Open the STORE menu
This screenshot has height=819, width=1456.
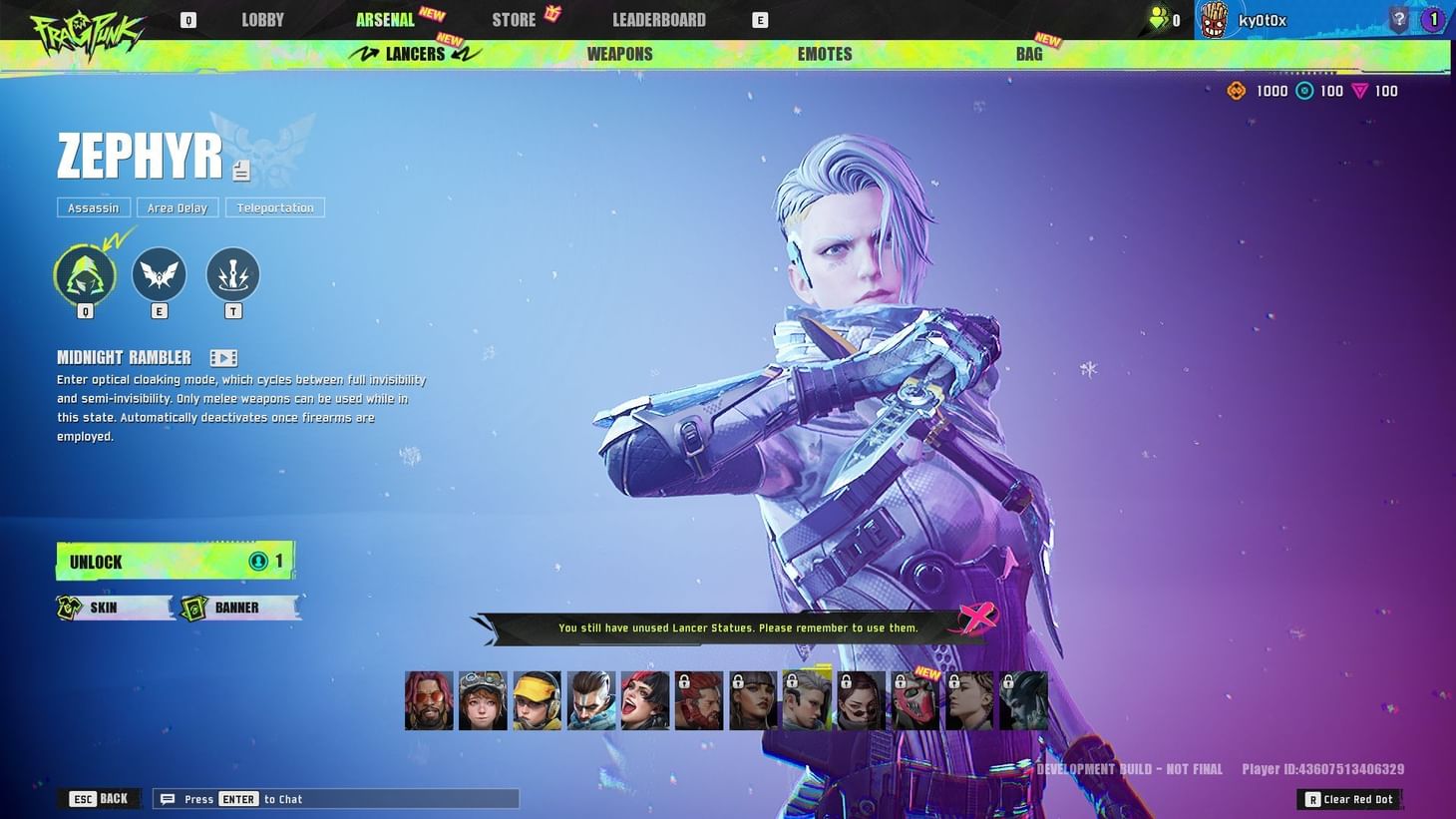tap(513, 19)
